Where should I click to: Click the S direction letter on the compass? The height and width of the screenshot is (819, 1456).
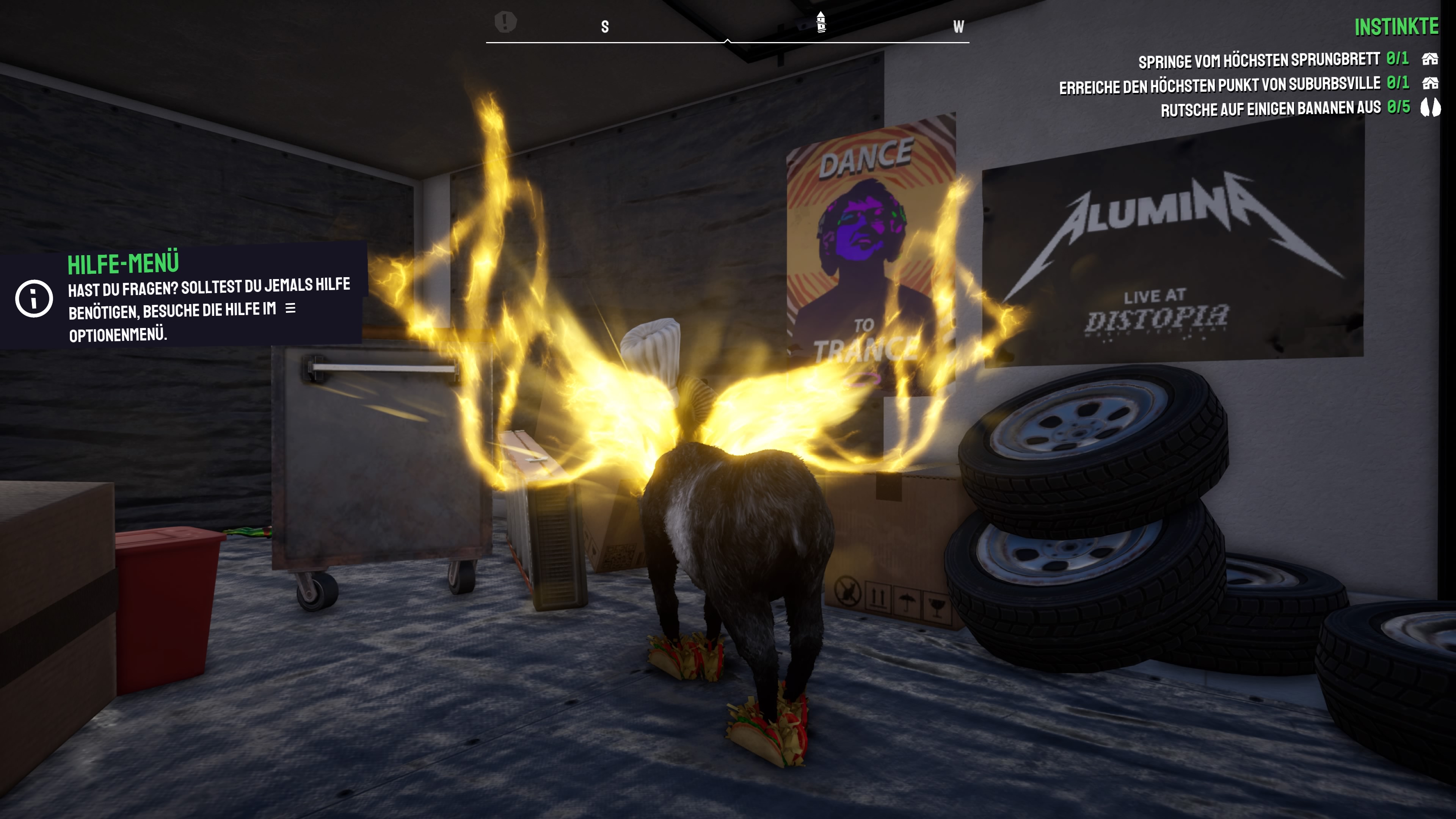(x=604, y=25)
